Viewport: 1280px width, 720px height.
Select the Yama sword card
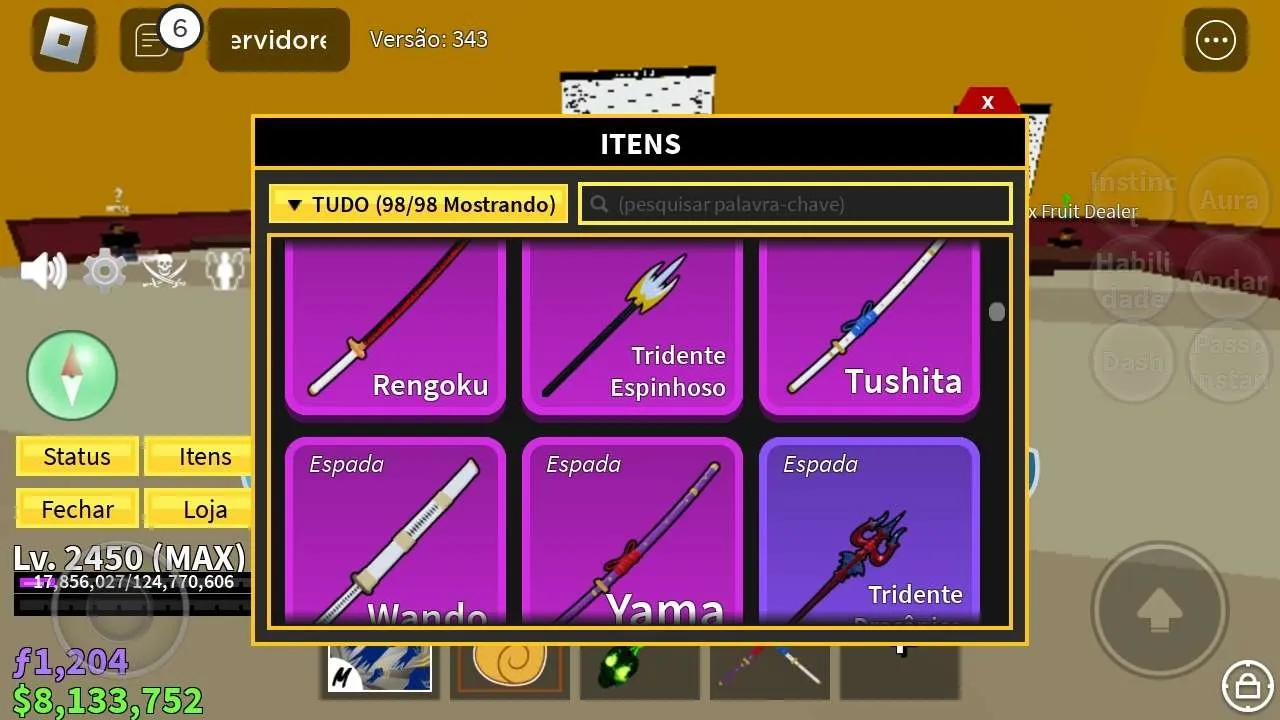click(x=632, y=532)
